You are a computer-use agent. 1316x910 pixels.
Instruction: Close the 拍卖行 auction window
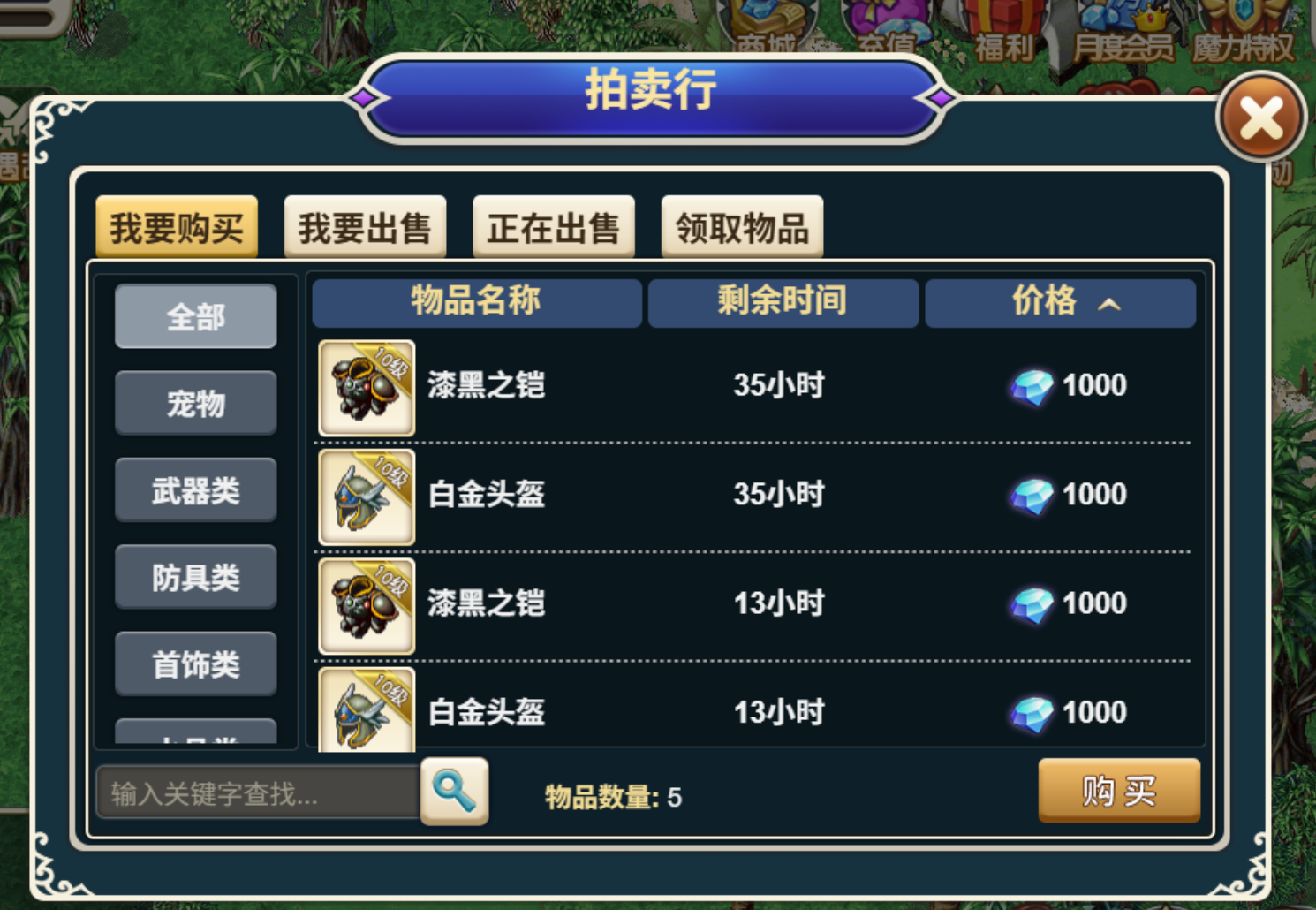pyautogui.click(x=1261, y=118)
